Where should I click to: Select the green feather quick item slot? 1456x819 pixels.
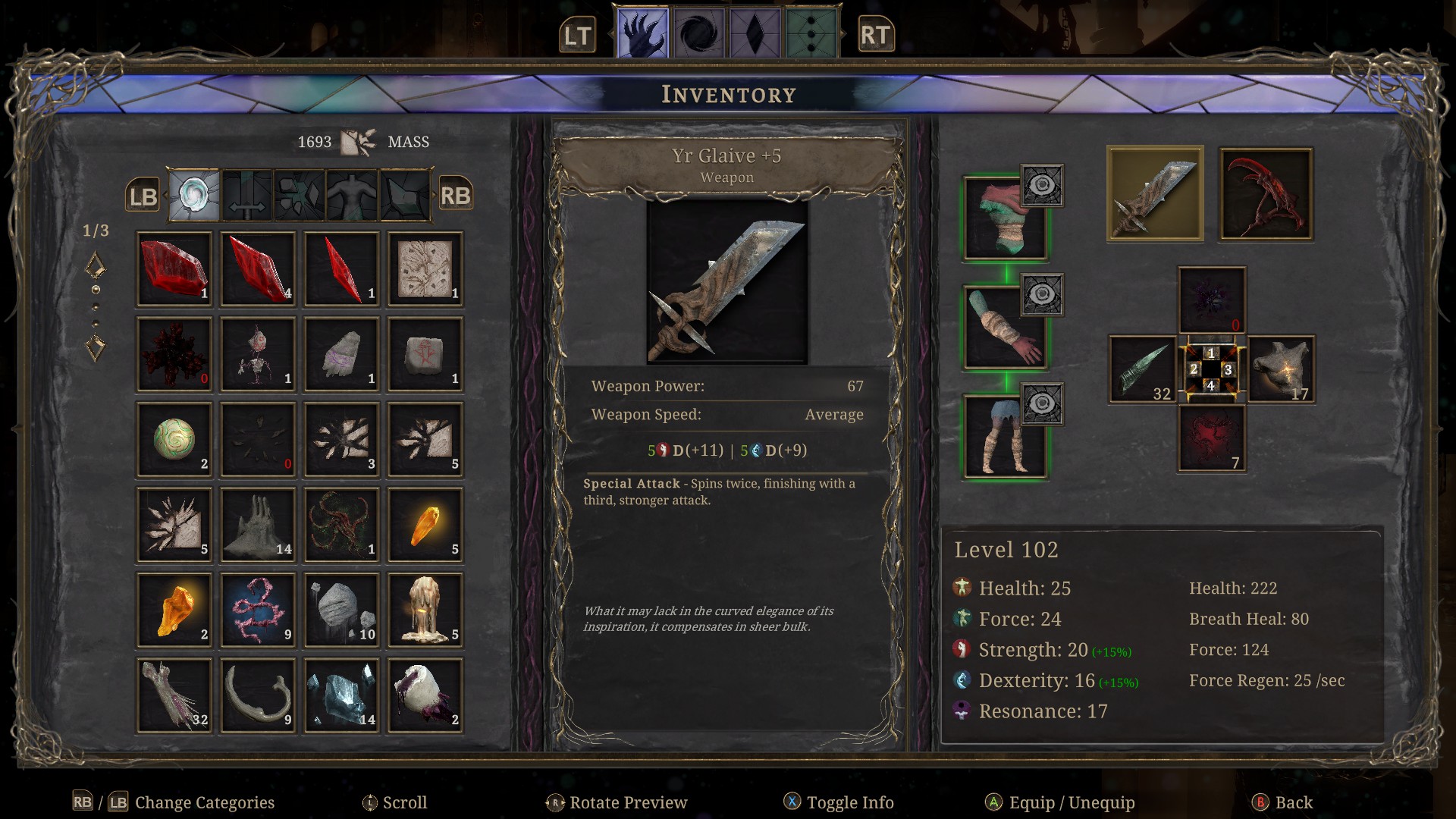(x=1142, y=370)
